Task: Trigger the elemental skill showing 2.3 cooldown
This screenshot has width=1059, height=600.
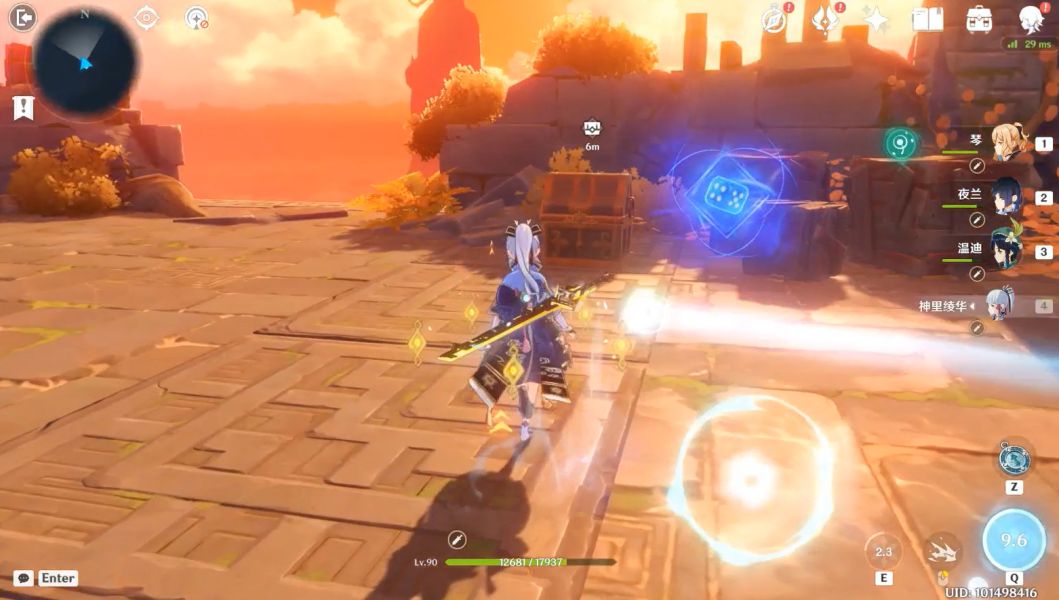Action: point(883,551)
